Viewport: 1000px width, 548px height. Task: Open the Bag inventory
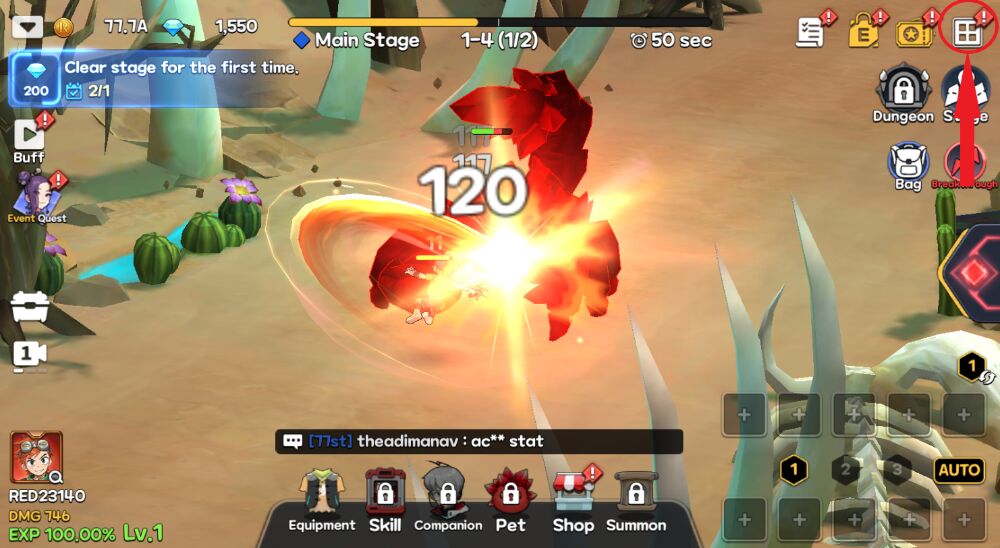point(908,164)
